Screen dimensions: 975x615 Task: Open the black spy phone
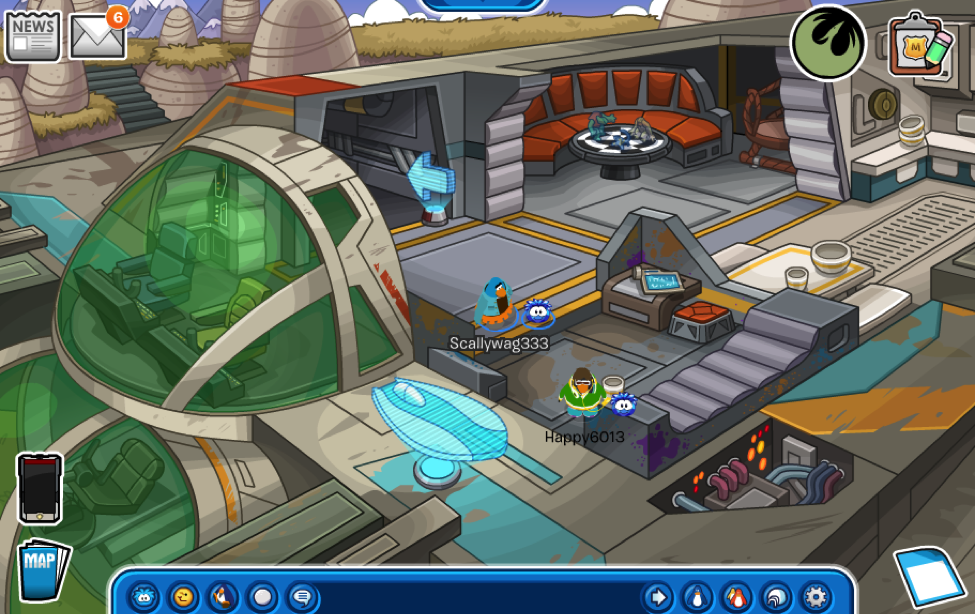tap(40, 489)
